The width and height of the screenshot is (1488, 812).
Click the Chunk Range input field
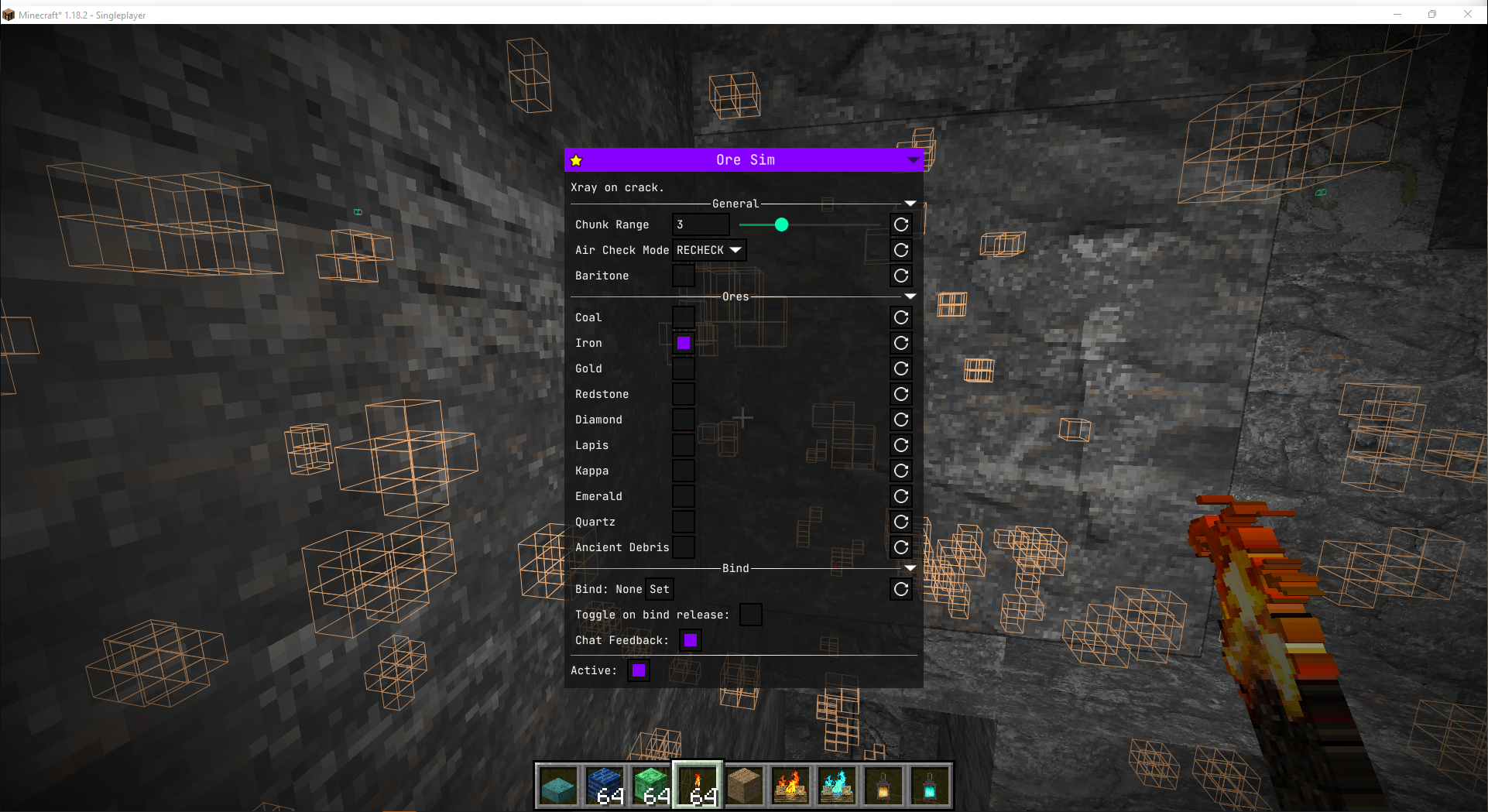[700, 224]
